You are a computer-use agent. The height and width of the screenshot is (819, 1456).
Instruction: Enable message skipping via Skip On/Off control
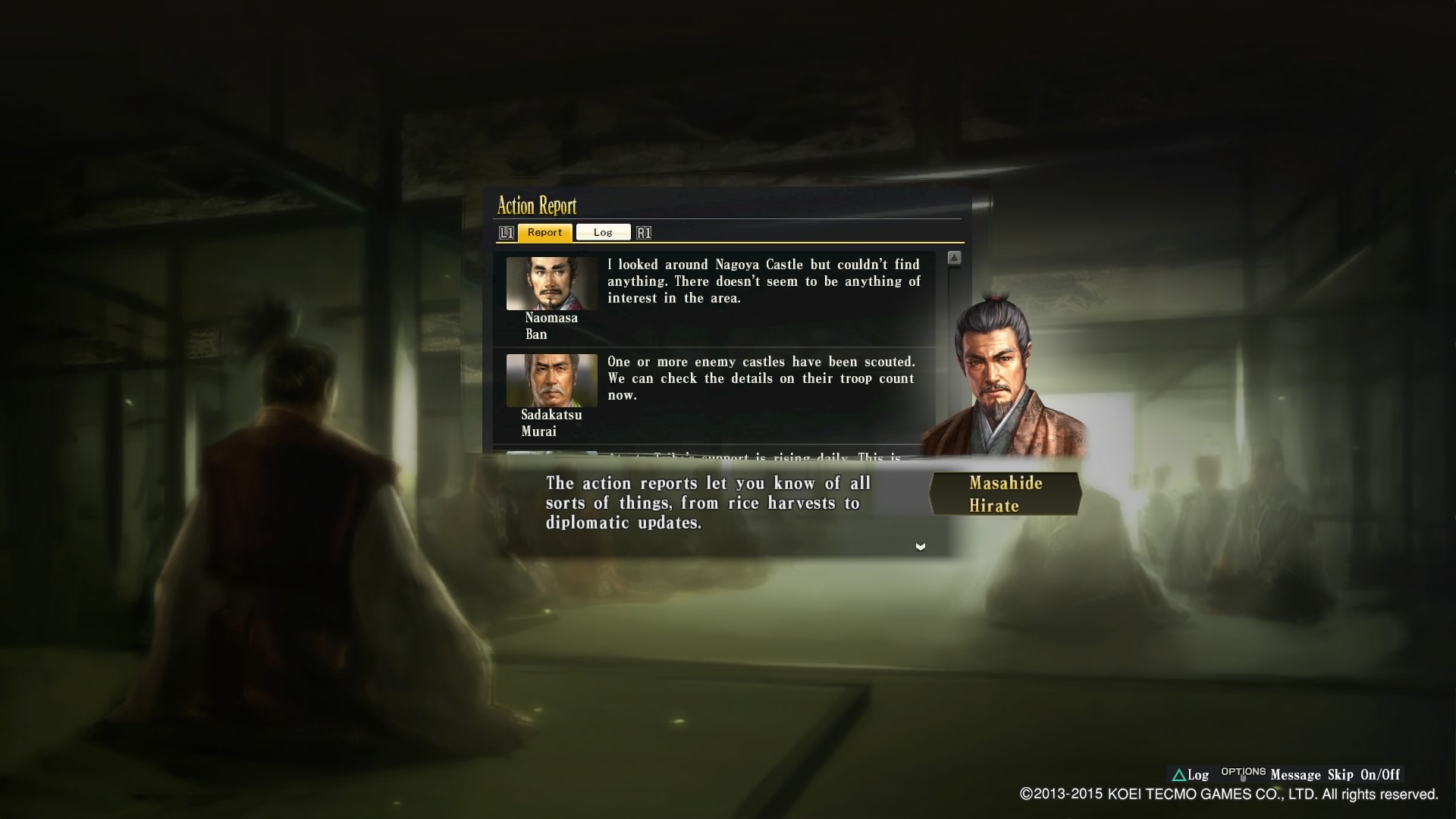[x=1356, y=775]
